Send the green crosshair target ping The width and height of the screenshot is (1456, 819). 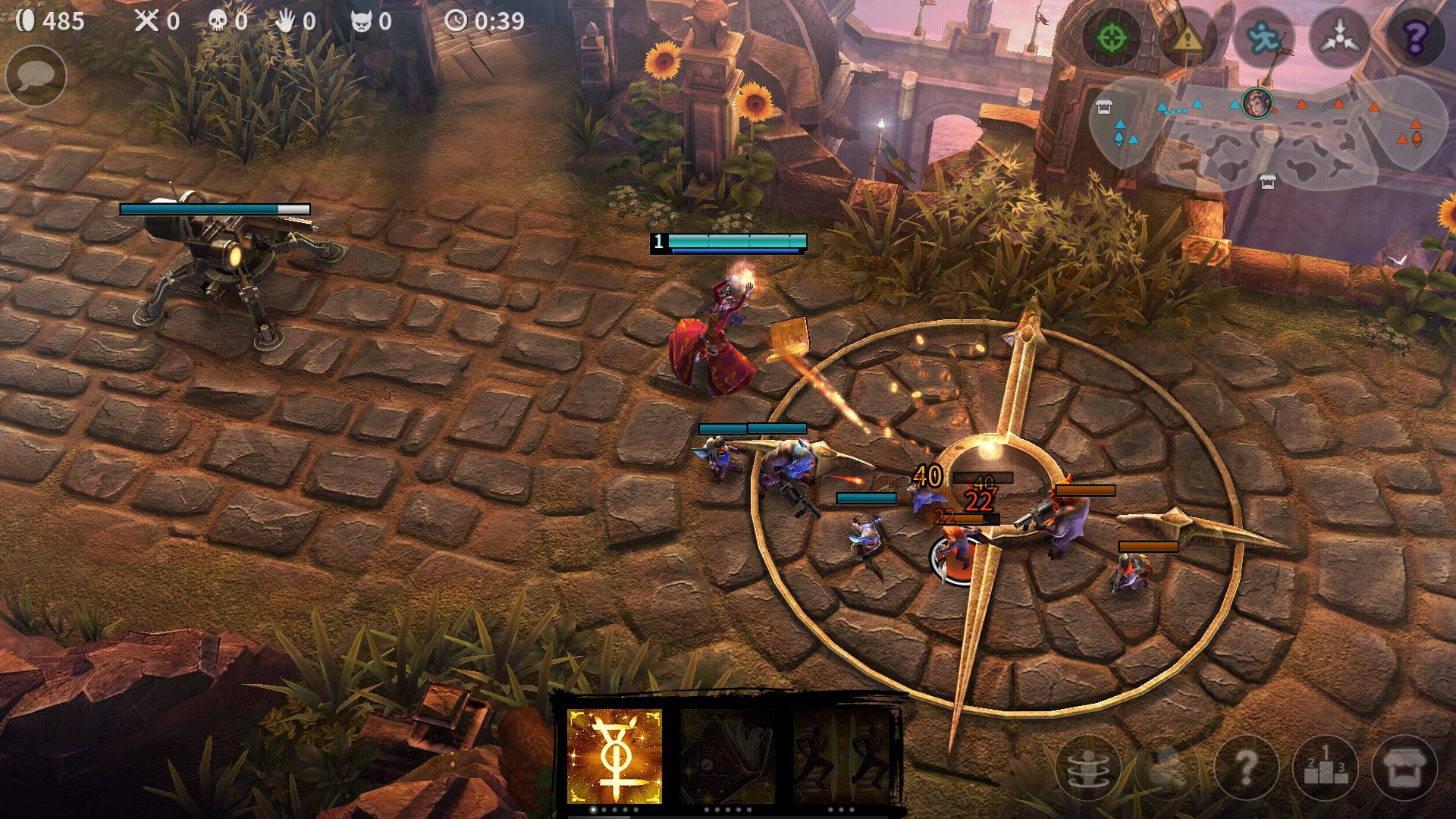click(1112, 36)
